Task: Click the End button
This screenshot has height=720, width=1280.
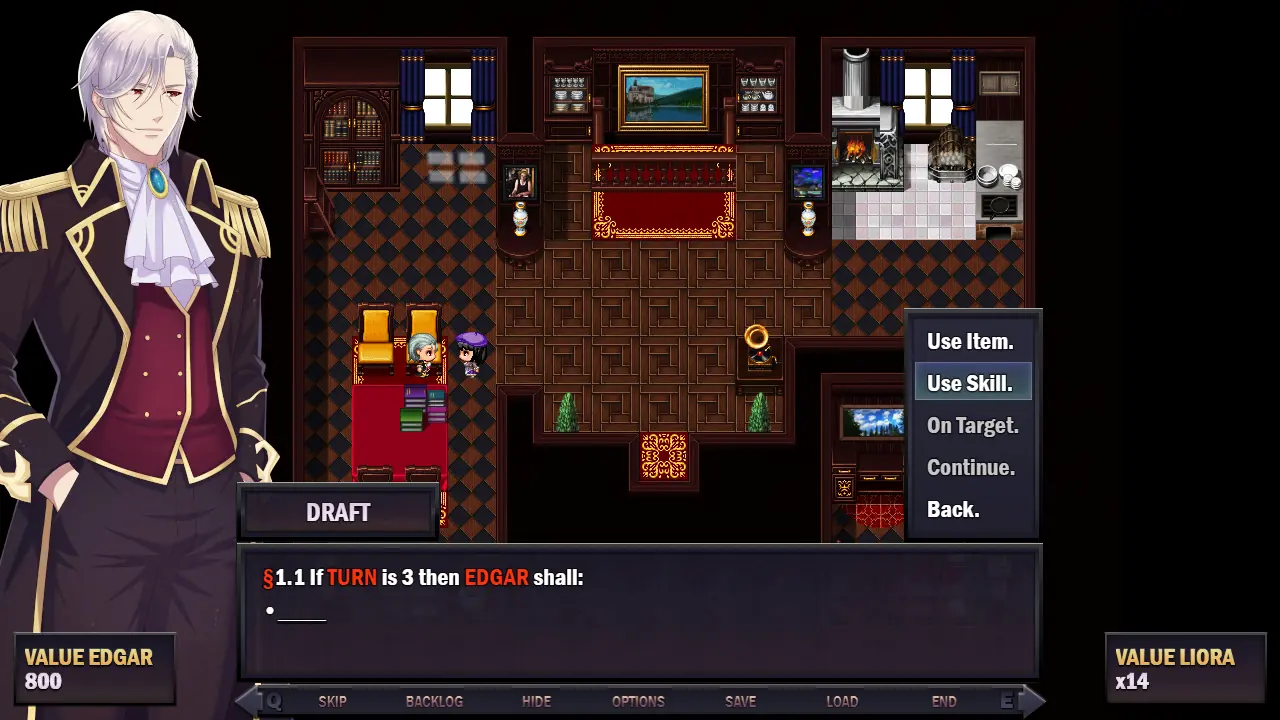Action: tap(944, 702)
